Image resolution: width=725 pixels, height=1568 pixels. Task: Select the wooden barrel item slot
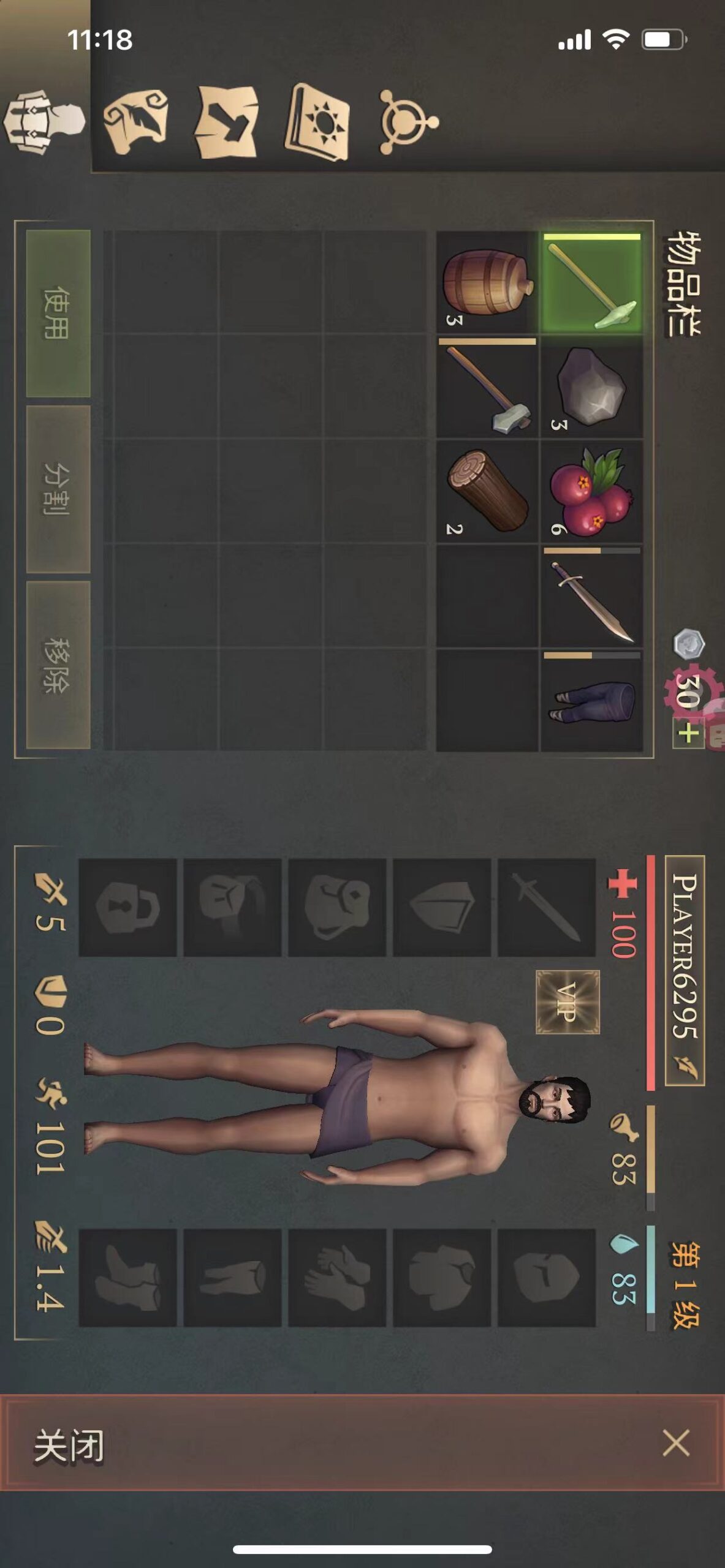coord(487,282)
